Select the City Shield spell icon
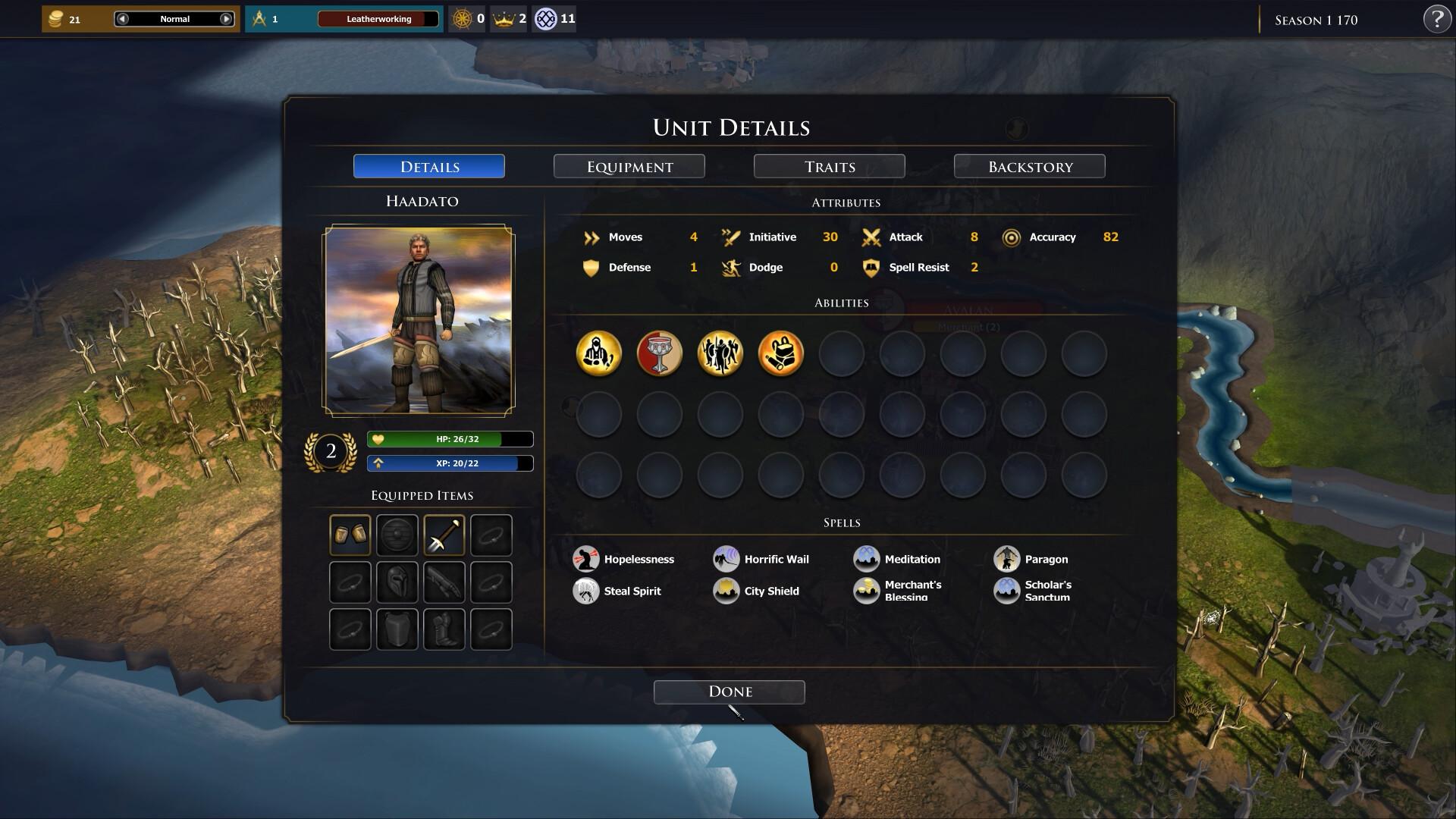1456x819 pixels. coord(726,590)
